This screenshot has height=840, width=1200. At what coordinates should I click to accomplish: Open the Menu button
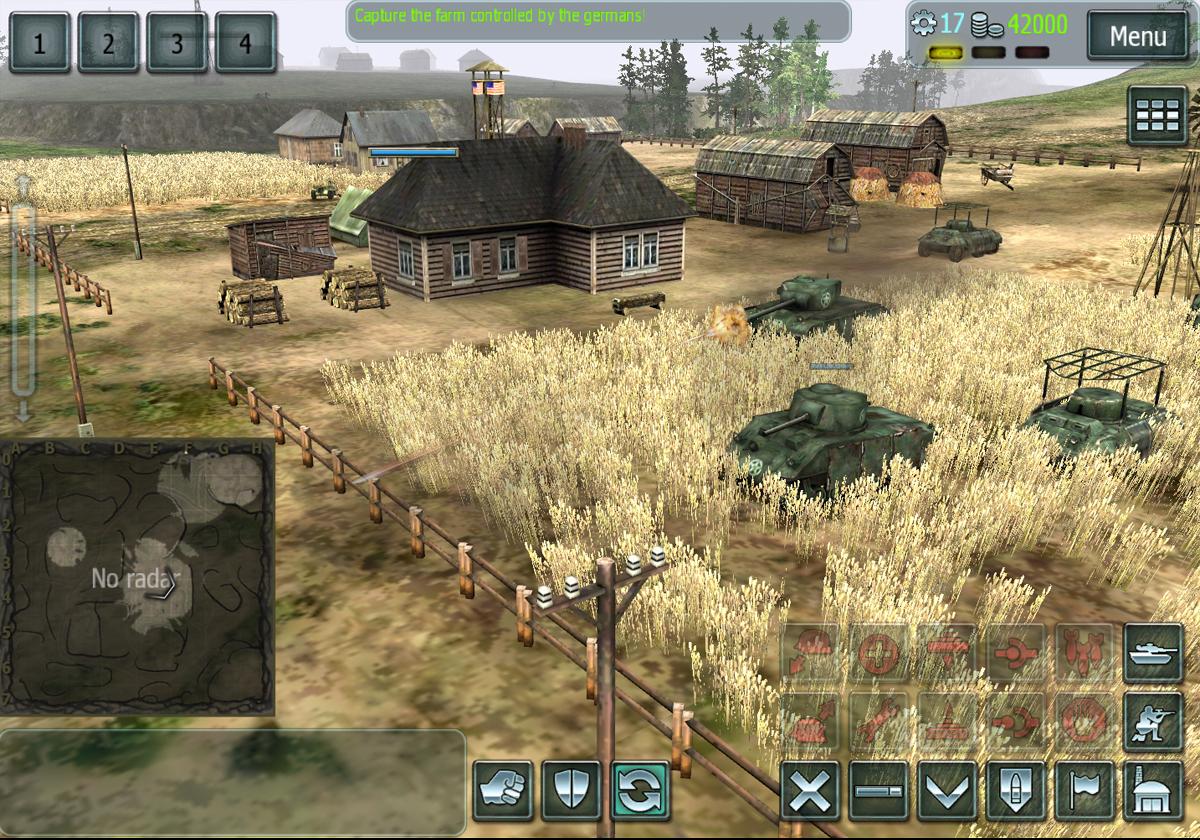point(1137,38)
